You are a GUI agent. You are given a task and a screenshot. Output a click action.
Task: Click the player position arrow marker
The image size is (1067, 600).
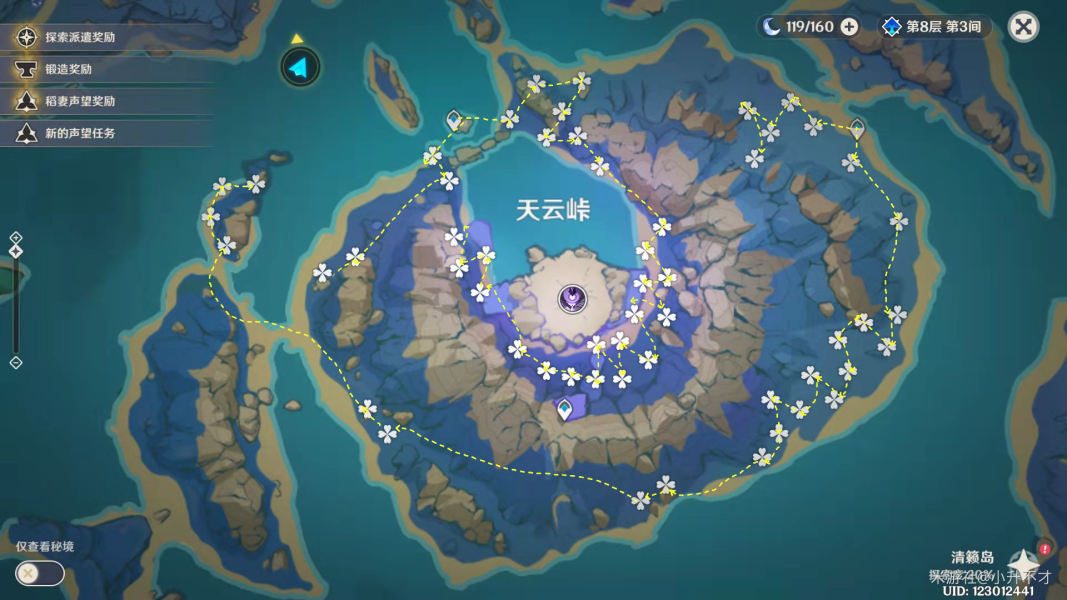300,67
